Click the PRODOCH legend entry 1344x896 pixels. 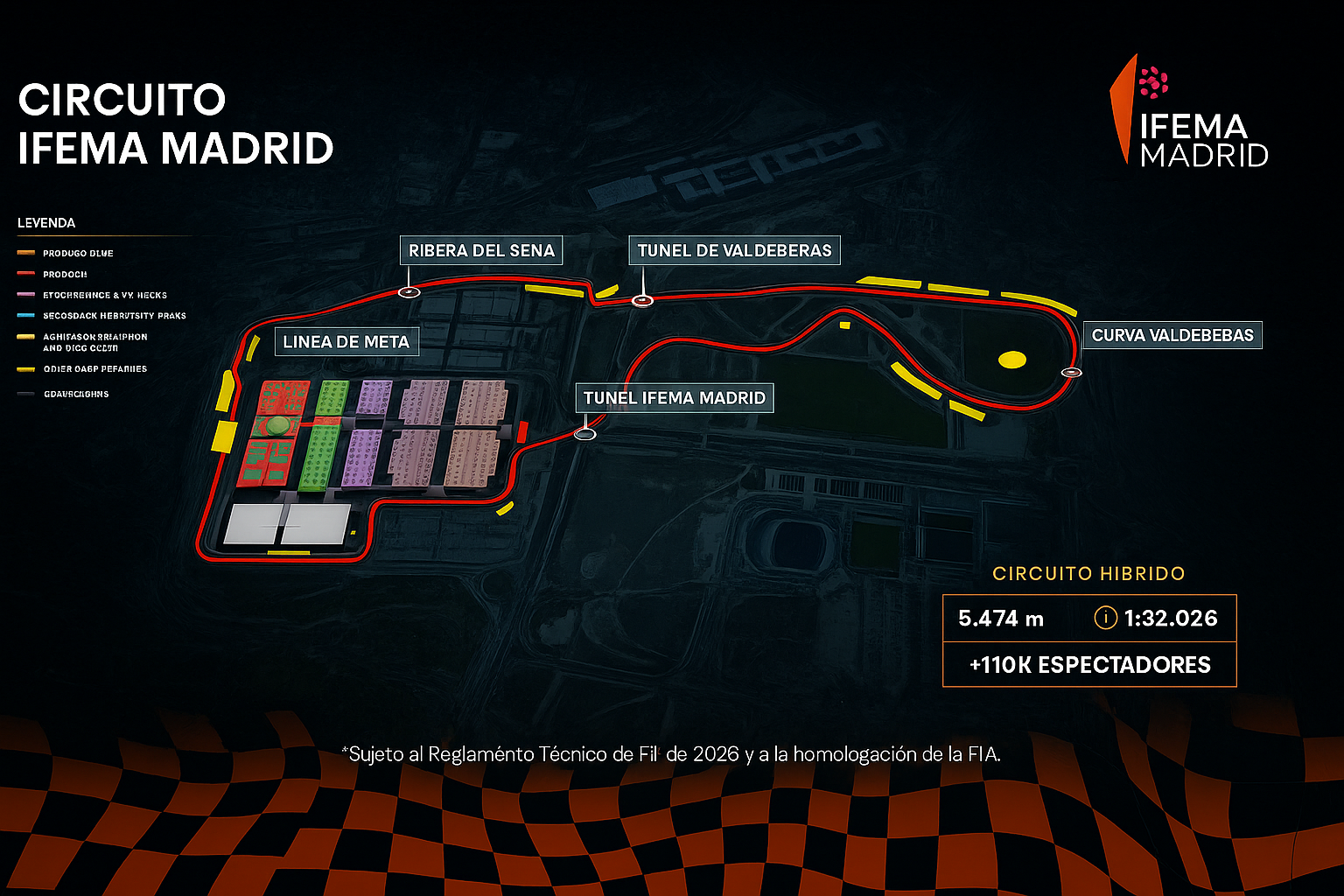point(65,274)
